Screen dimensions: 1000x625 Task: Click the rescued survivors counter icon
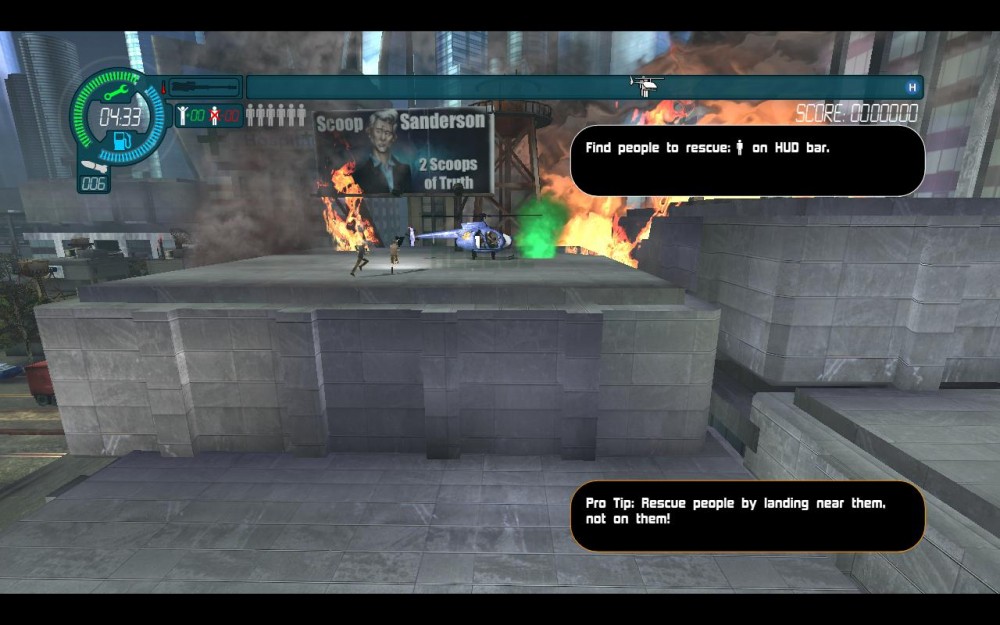pos(184,115)
